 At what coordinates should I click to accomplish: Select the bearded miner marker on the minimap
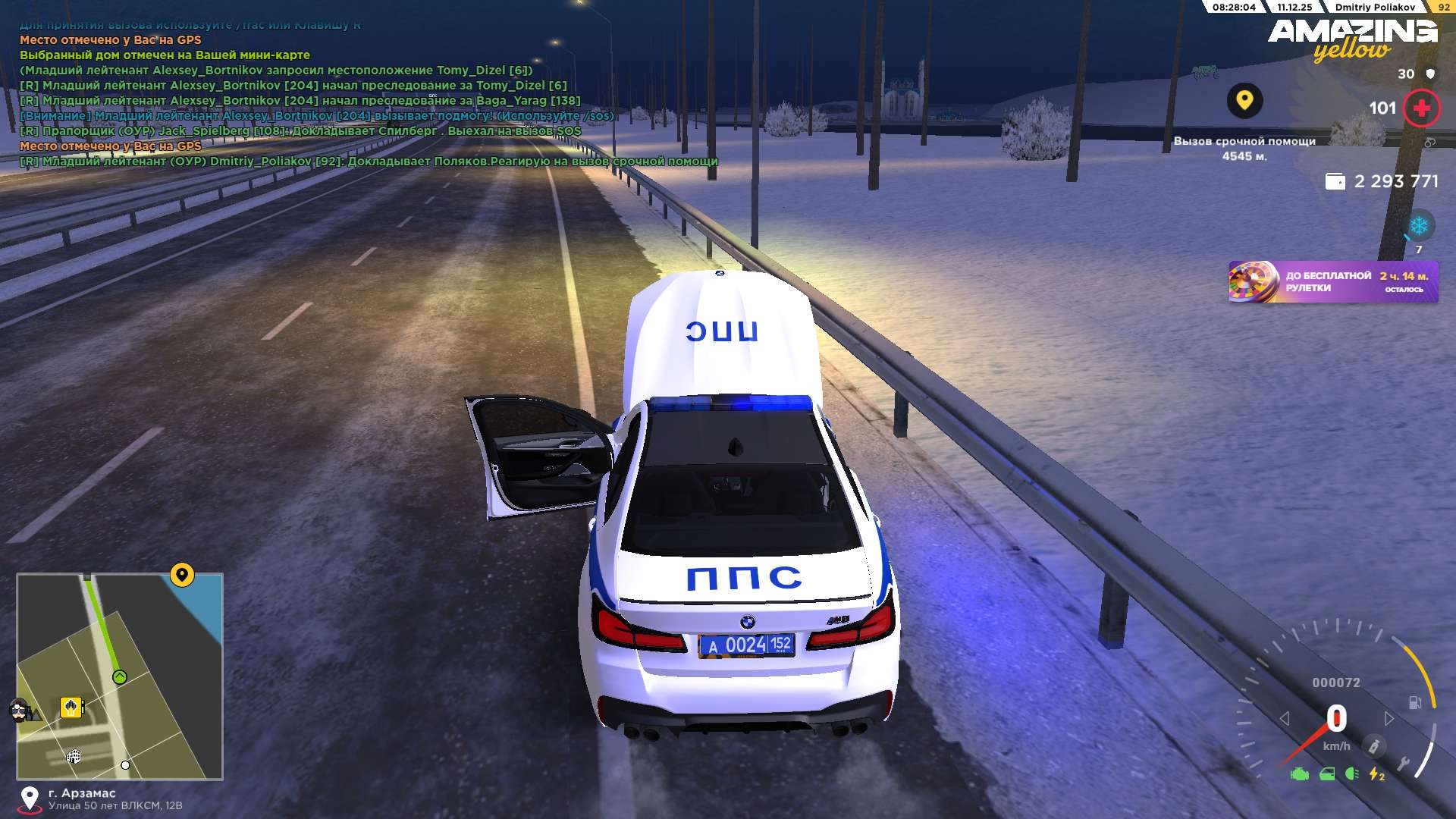pos(20,711)
